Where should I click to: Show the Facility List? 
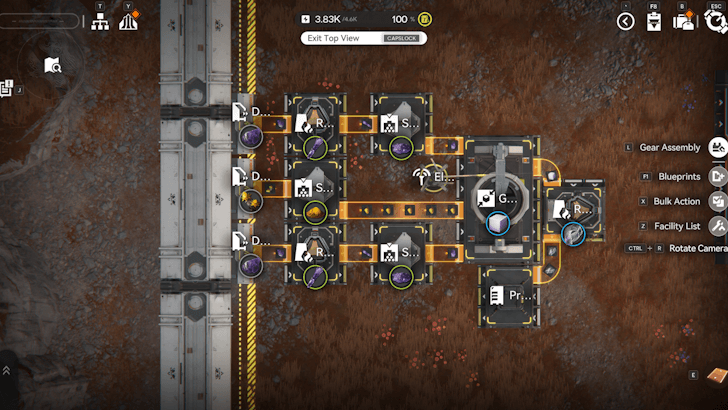coord(717,226)
